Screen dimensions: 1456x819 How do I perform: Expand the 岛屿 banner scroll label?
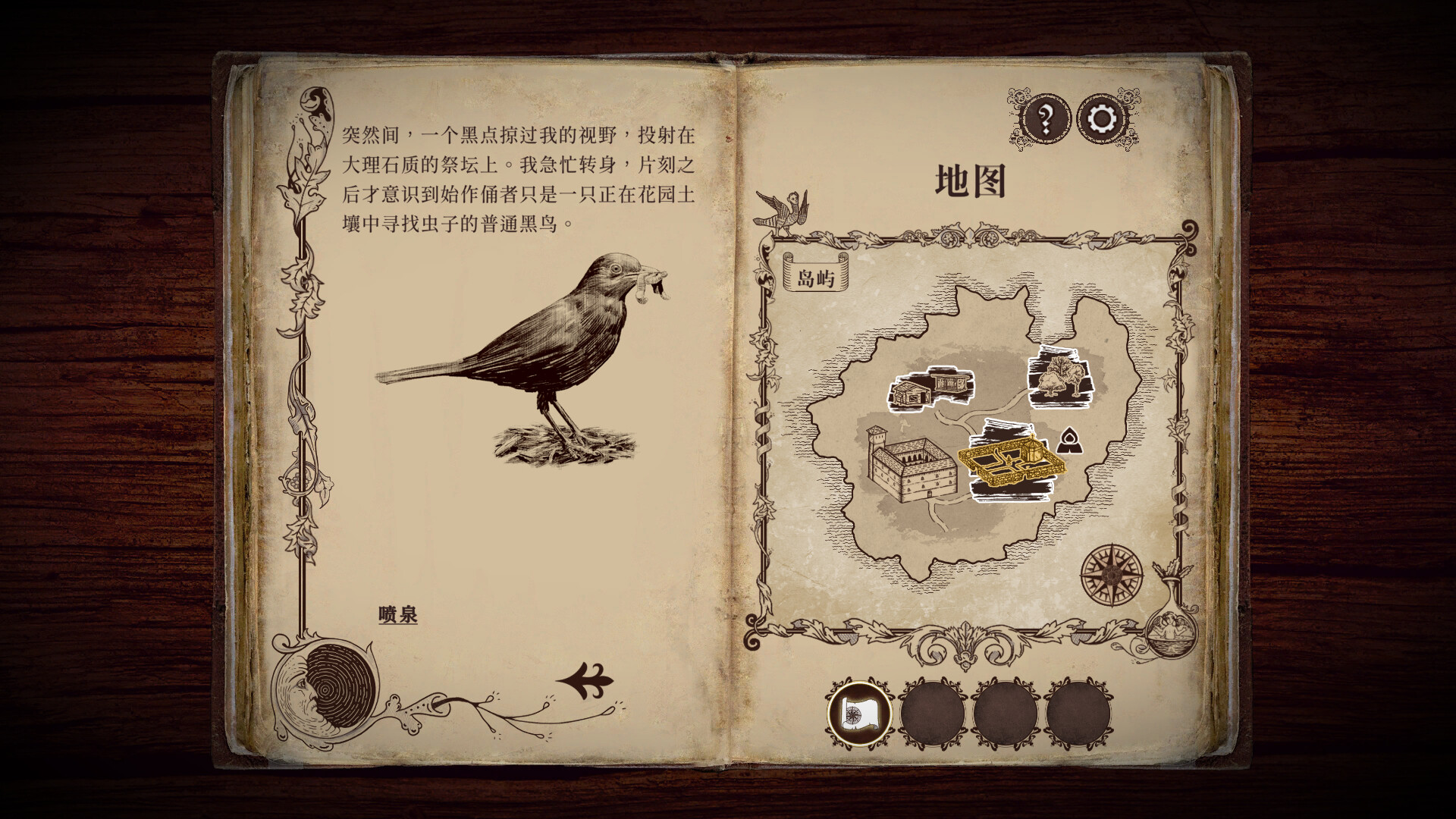tap(815, 277)
